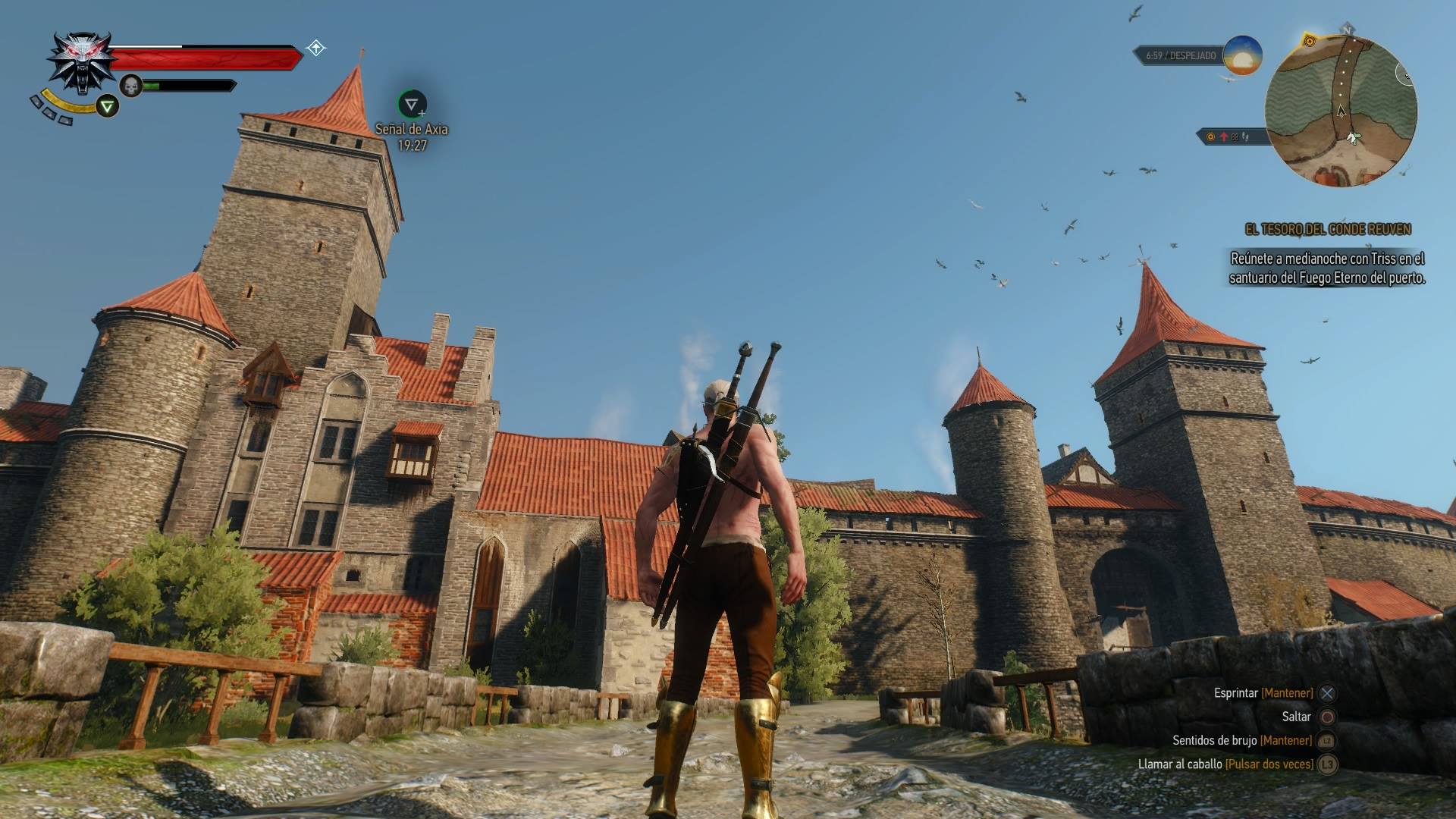Viewport: 1456px width, 819px height.
Task: Open the El Tesoro del Conde Reuven quest
Action: point(1328,229)
